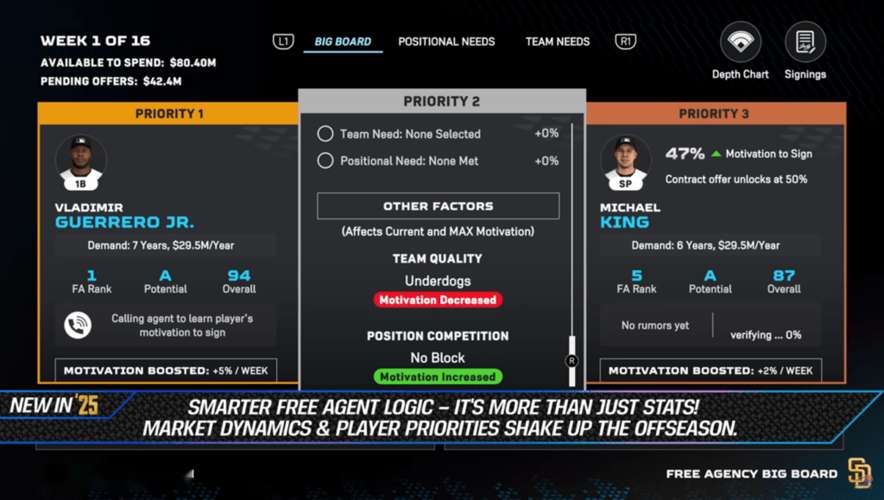Click Michael King's player portrait

(x=626, y=162)
